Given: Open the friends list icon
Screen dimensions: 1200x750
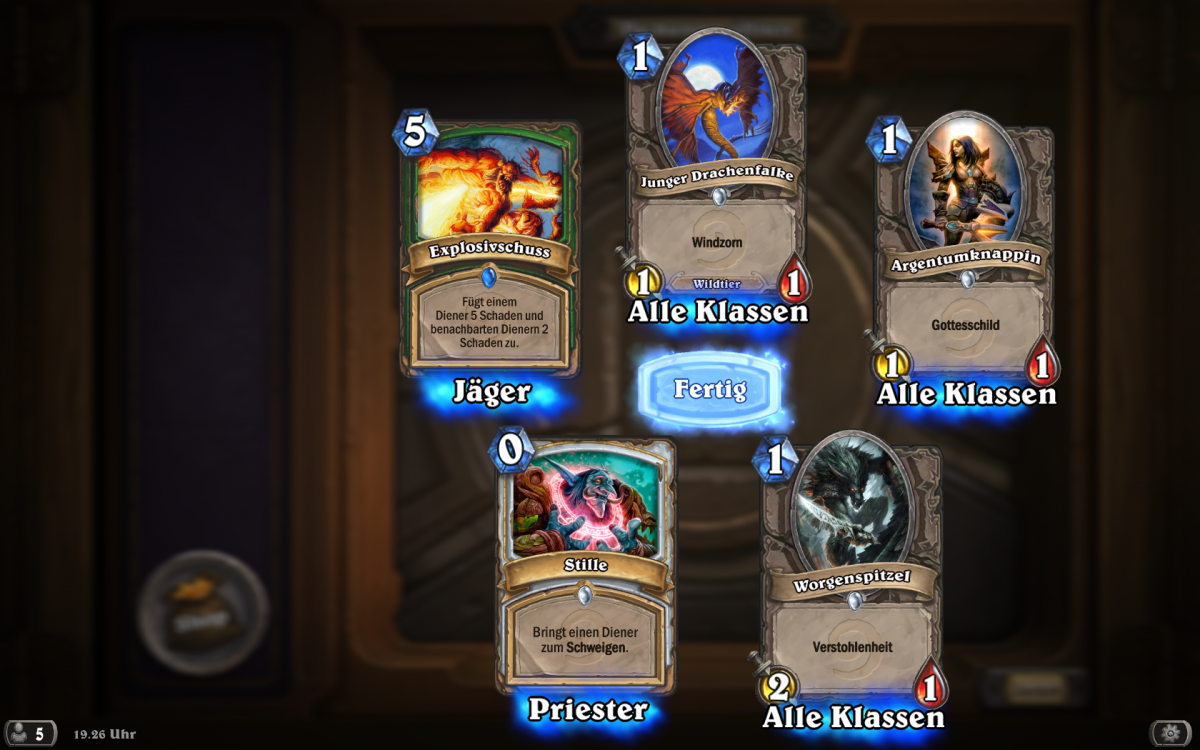Looking at the screenshot, I should click(x=28, y=733).
